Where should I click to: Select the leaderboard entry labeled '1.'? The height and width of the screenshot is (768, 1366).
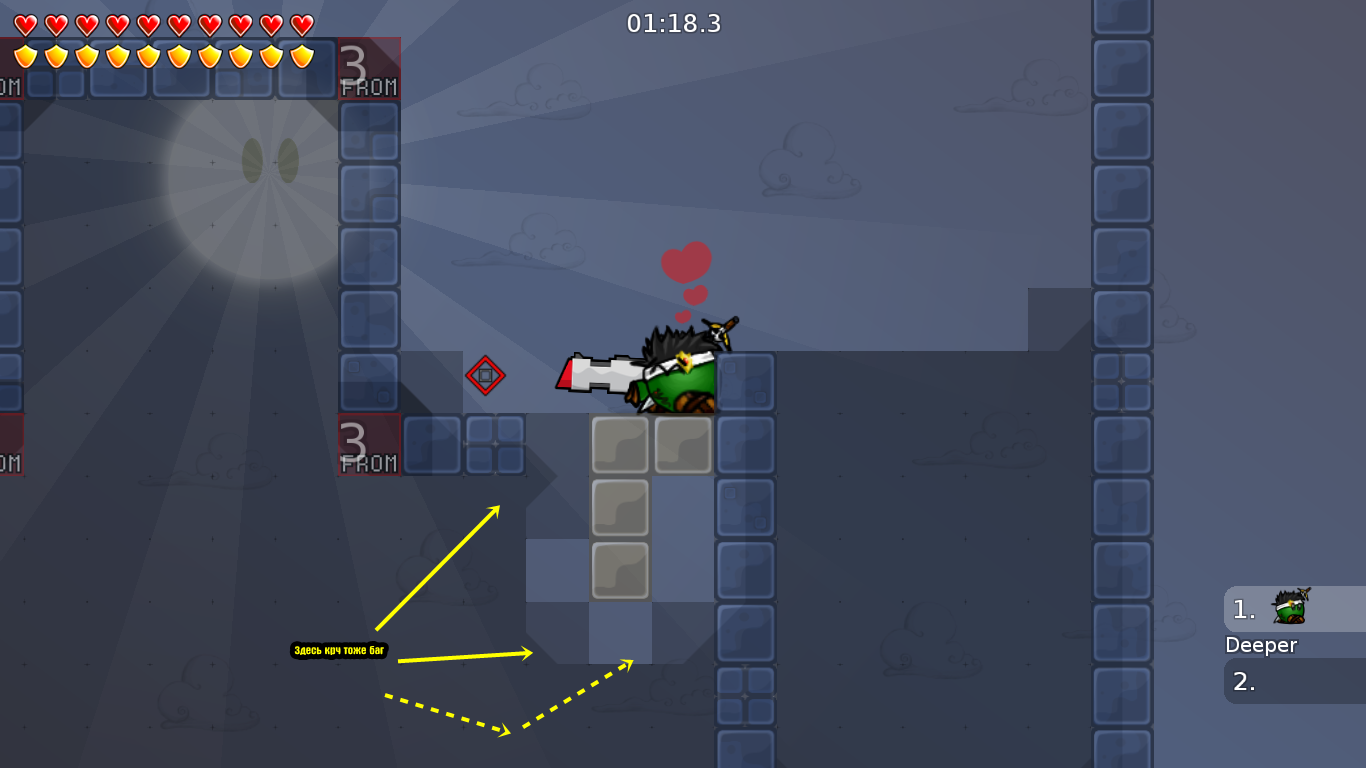[x=1242, y=608]
